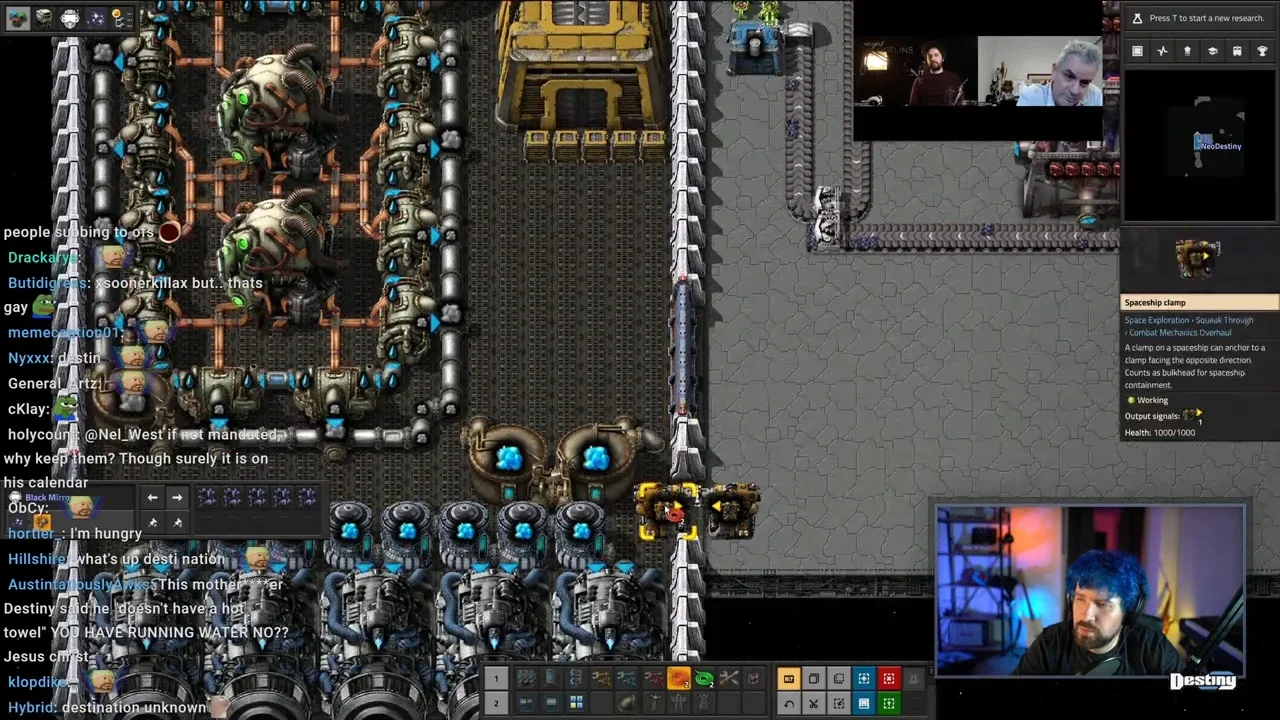Switch to quickbar row 1

(x=495, y=679)
